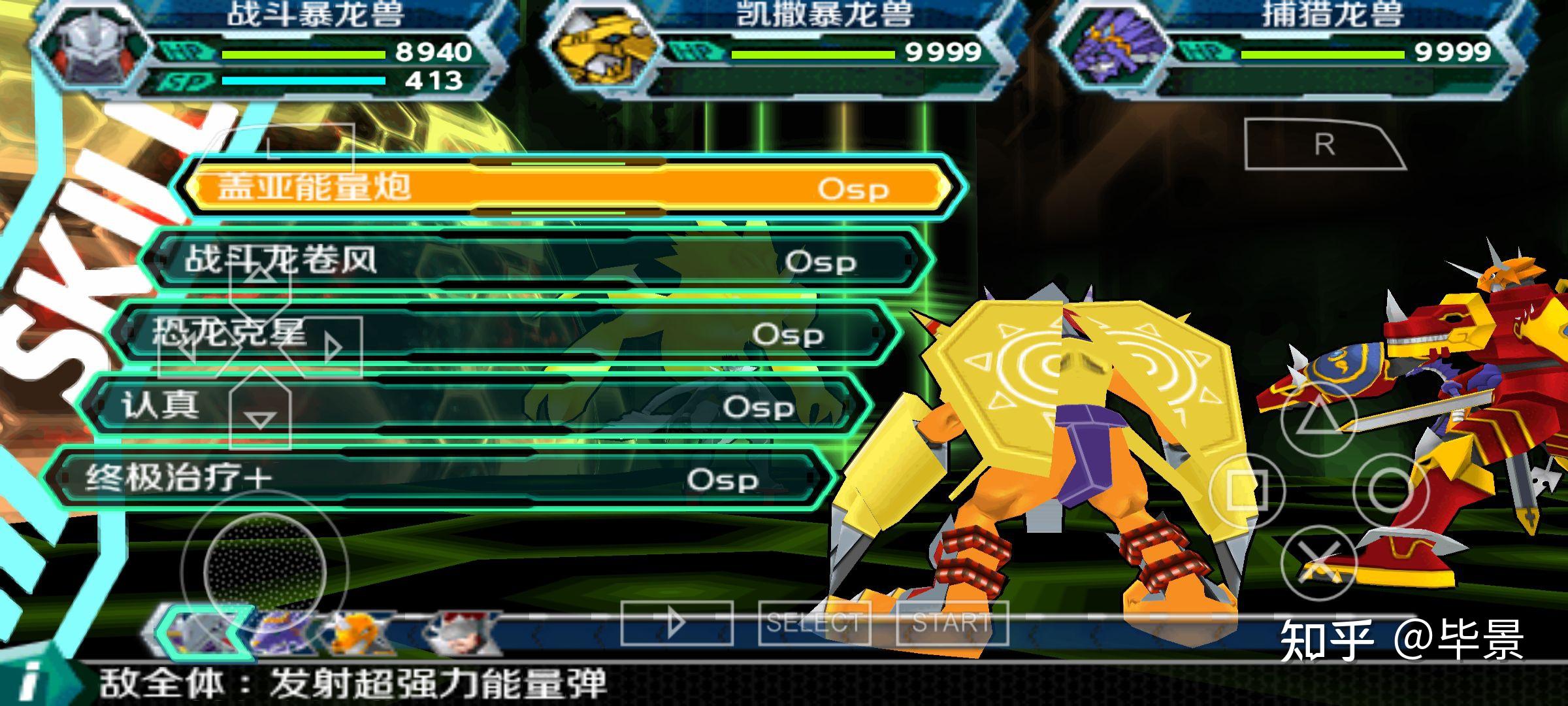Viewport: 1568px width, 706px height.
Task: Choose the 战斗龙卷风 skill entry
Action: (x=536, y=260)
